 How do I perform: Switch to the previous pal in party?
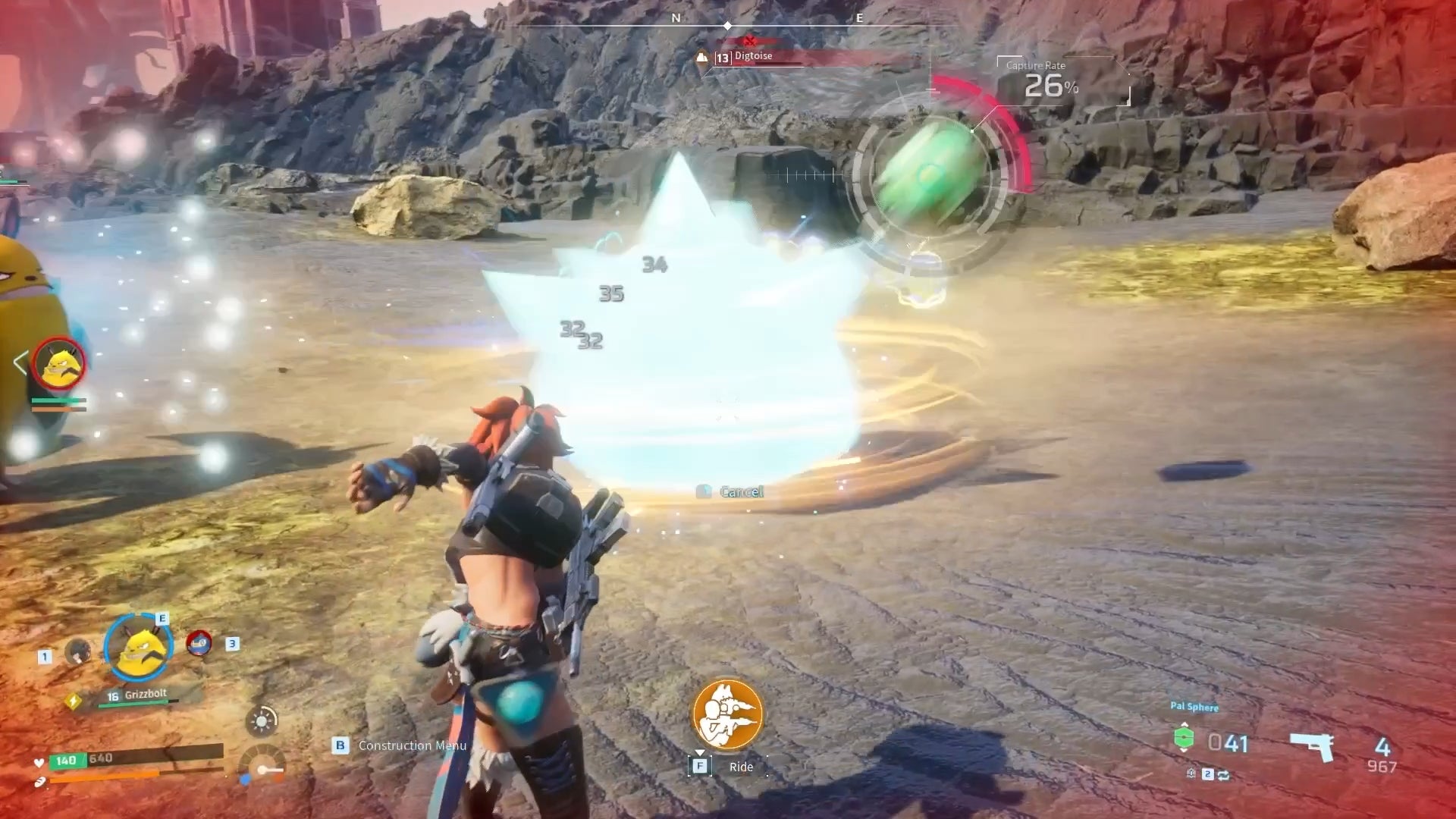click(77, 651)
